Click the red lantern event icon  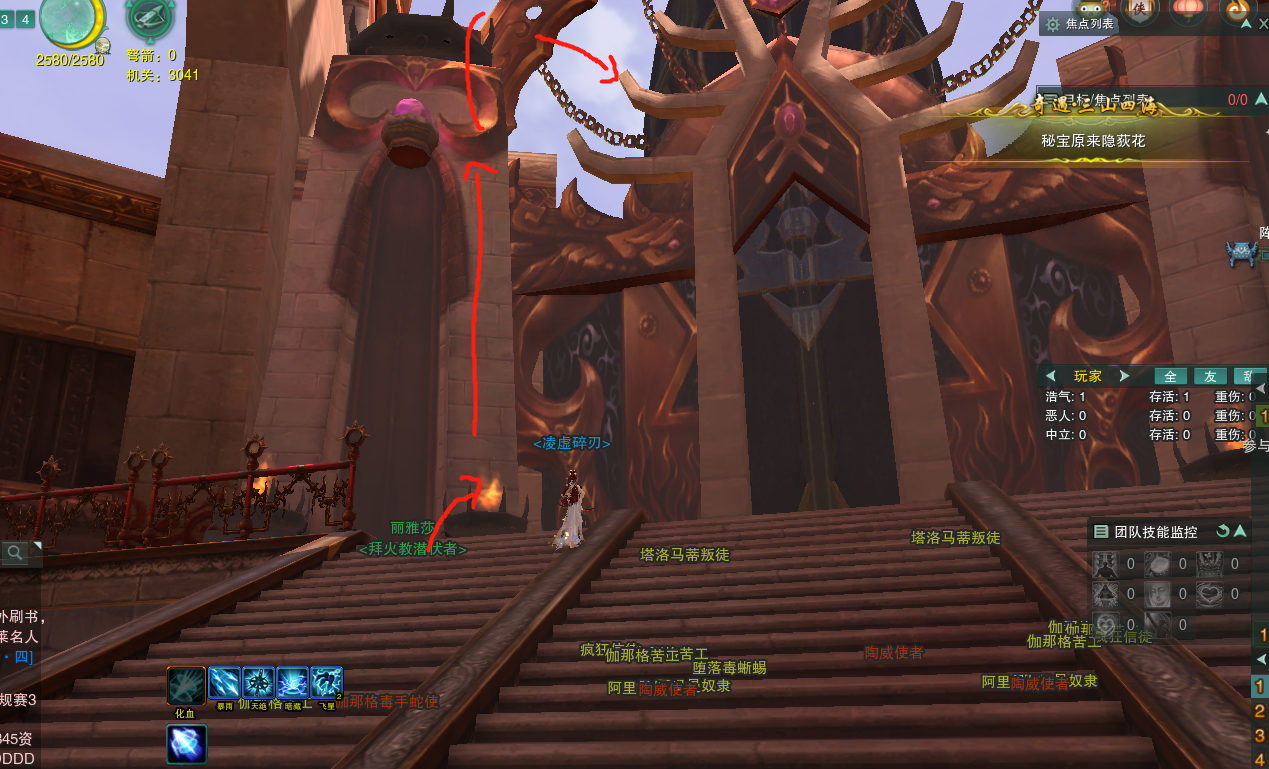pyautogui.click(x=1189, y=10)
